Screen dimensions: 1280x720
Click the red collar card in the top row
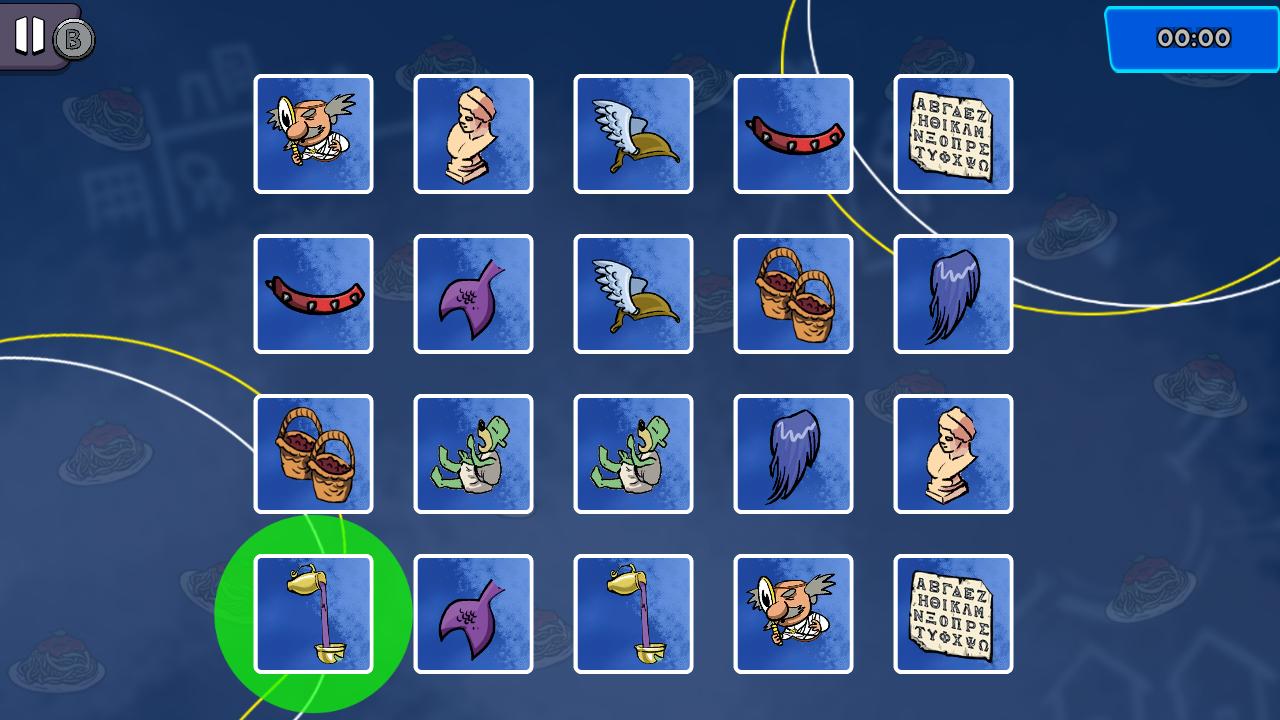click(x=793, y=133)
